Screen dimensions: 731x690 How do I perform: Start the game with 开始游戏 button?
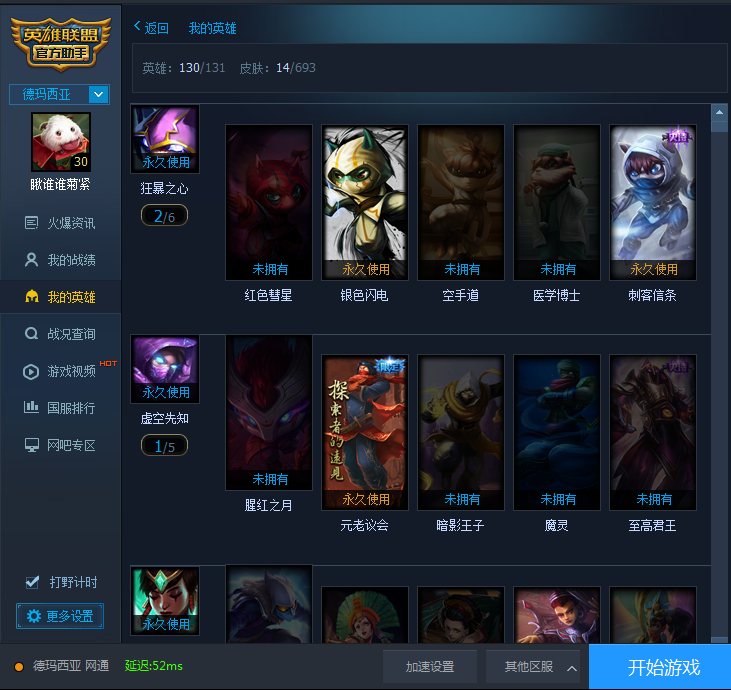click(659, 667)
